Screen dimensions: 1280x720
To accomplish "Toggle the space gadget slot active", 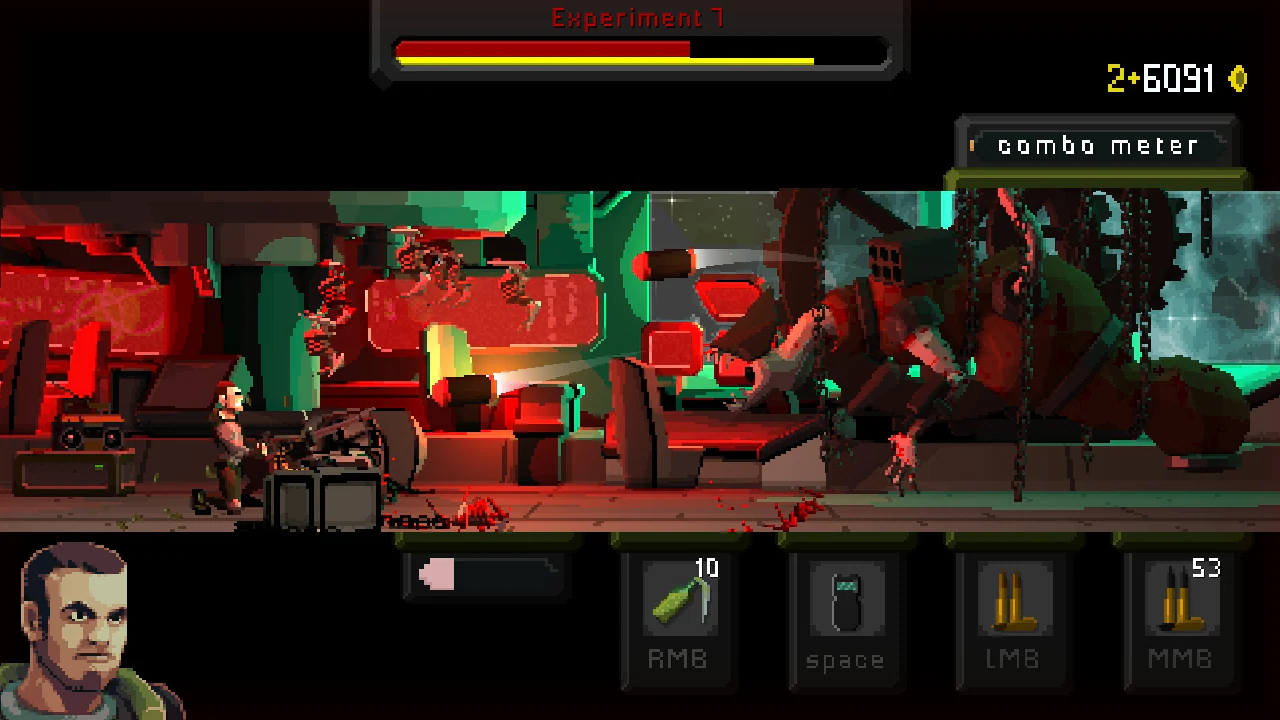I will [846, 620].
